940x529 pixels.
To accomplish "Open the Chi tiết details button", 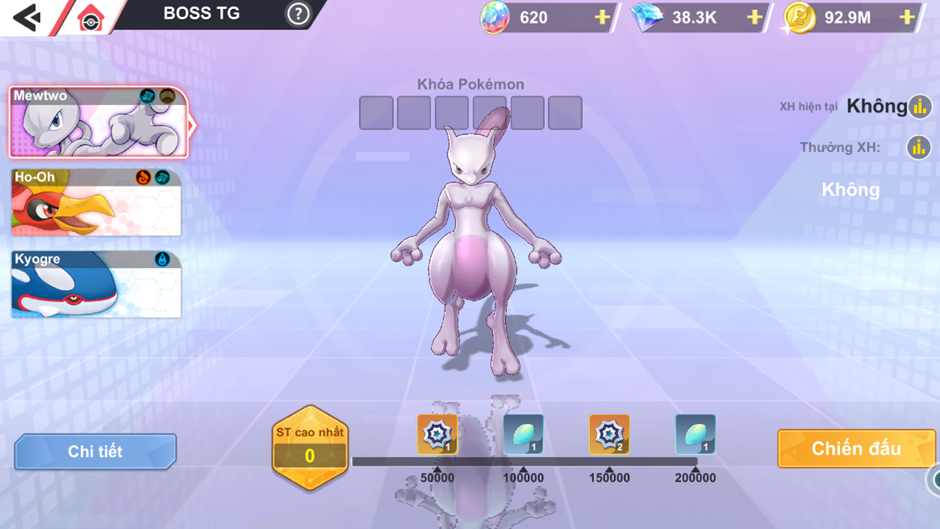I will [95, 452].
